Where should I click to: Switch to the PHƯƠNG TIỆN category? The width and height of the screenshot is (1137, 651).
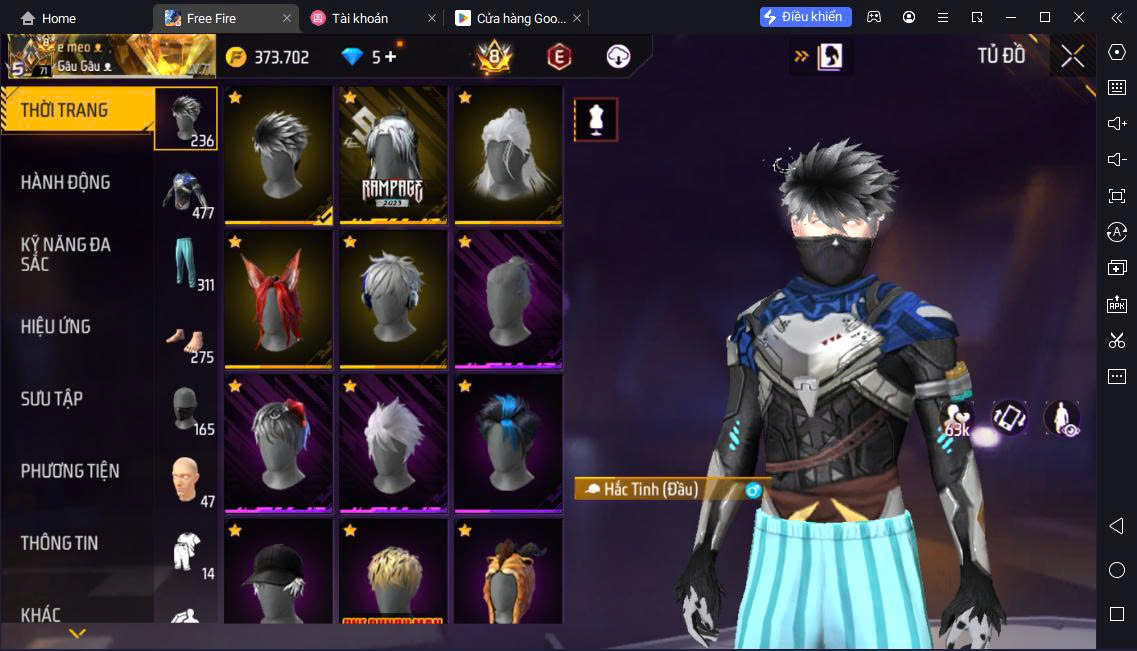(x=70, y=471)
